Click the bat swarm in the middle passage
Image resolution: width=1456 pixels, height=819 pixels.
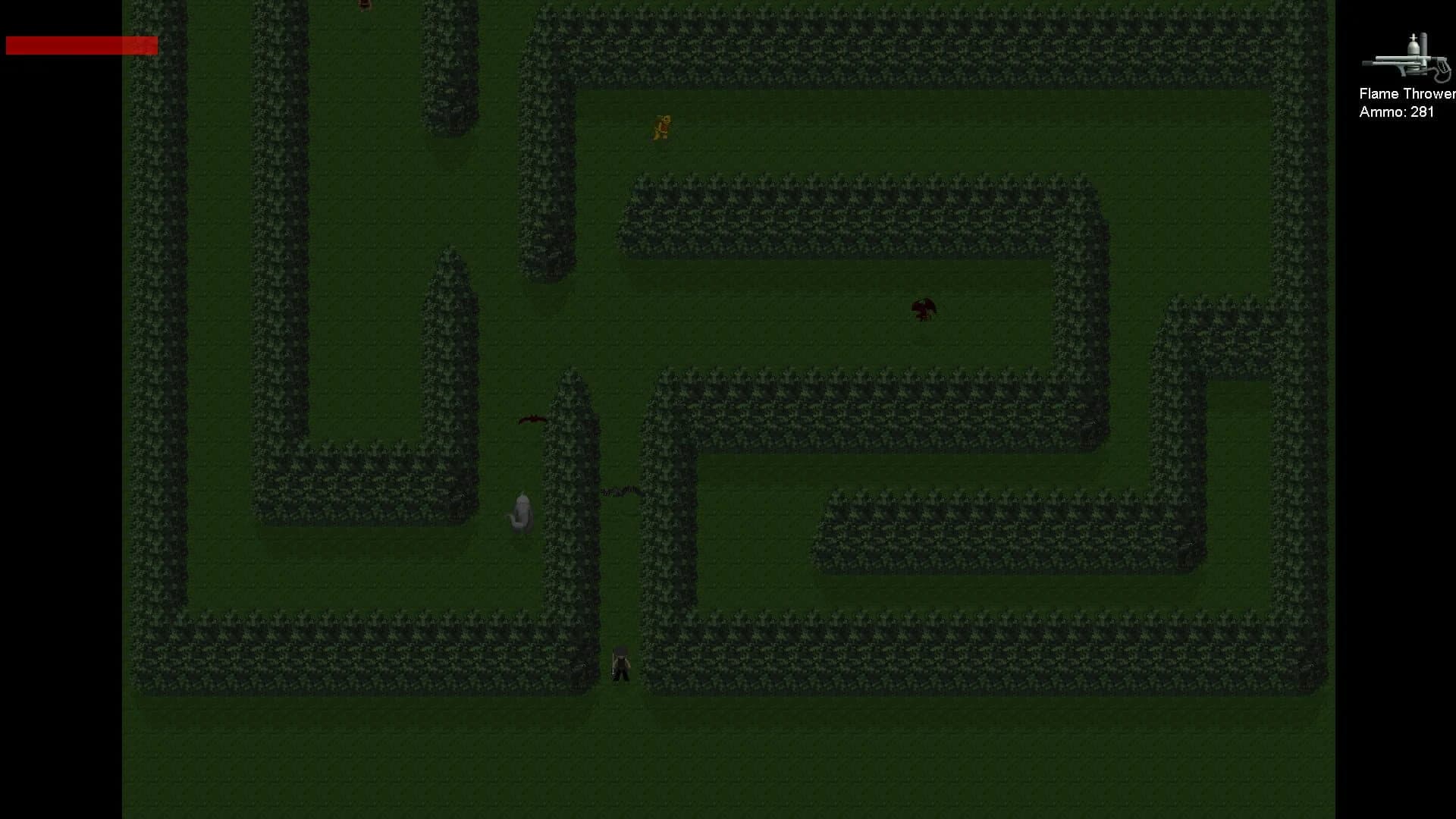coord(620,491)
